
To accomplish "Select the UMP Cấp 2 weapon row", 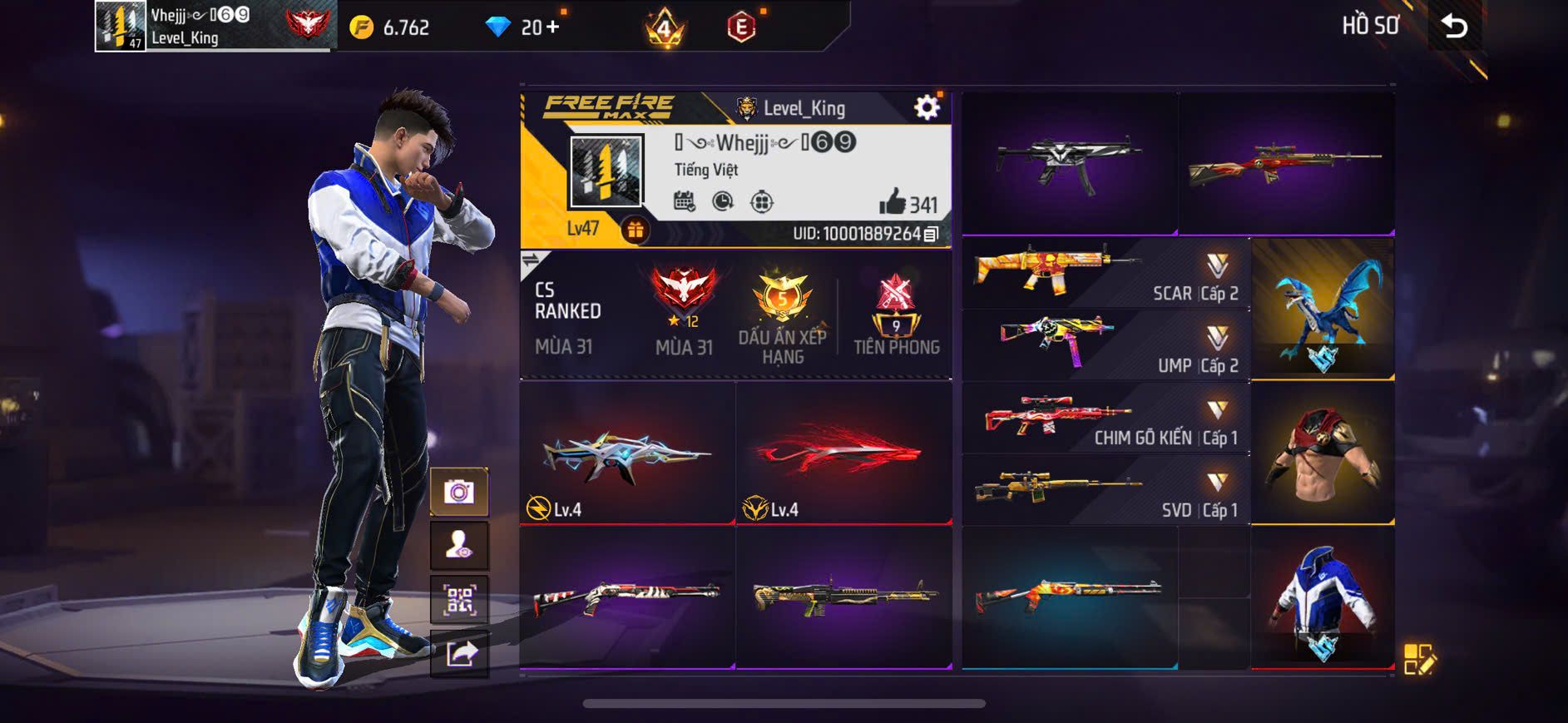I will 1106,345.
